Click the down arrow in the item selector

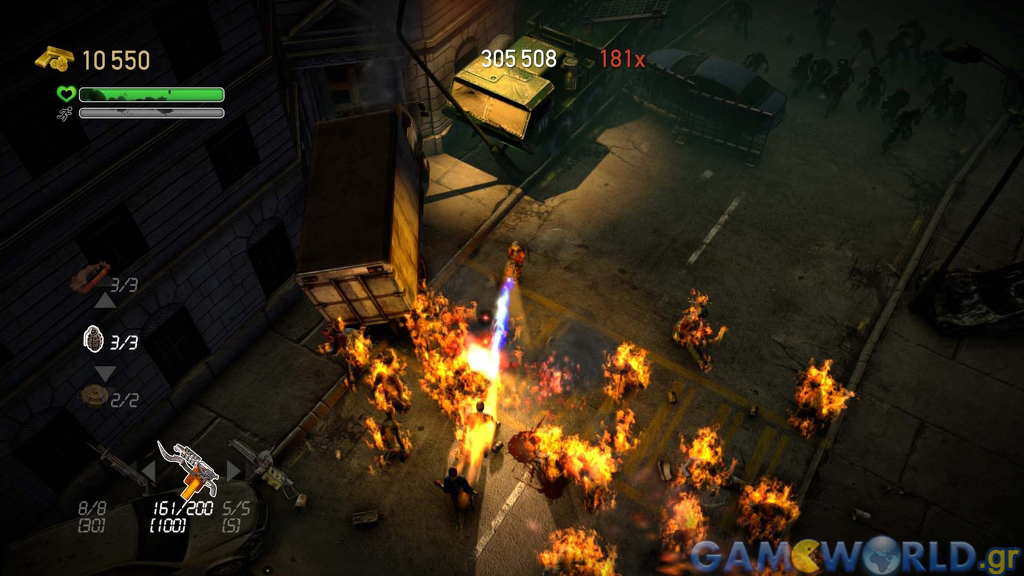(105, 372)
